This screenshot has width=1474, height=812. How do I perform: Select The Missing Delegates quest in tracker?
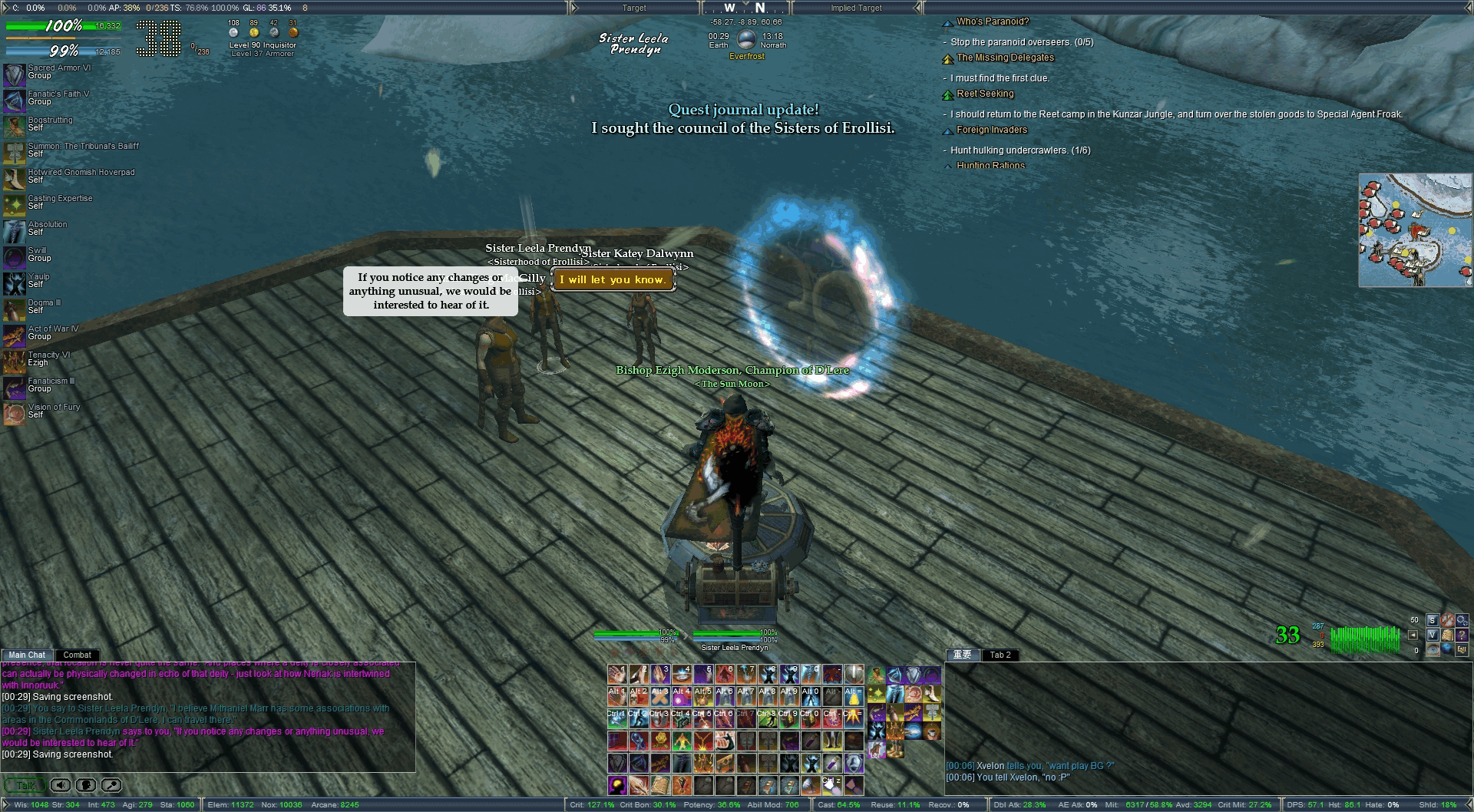(x=1005, y=58)
